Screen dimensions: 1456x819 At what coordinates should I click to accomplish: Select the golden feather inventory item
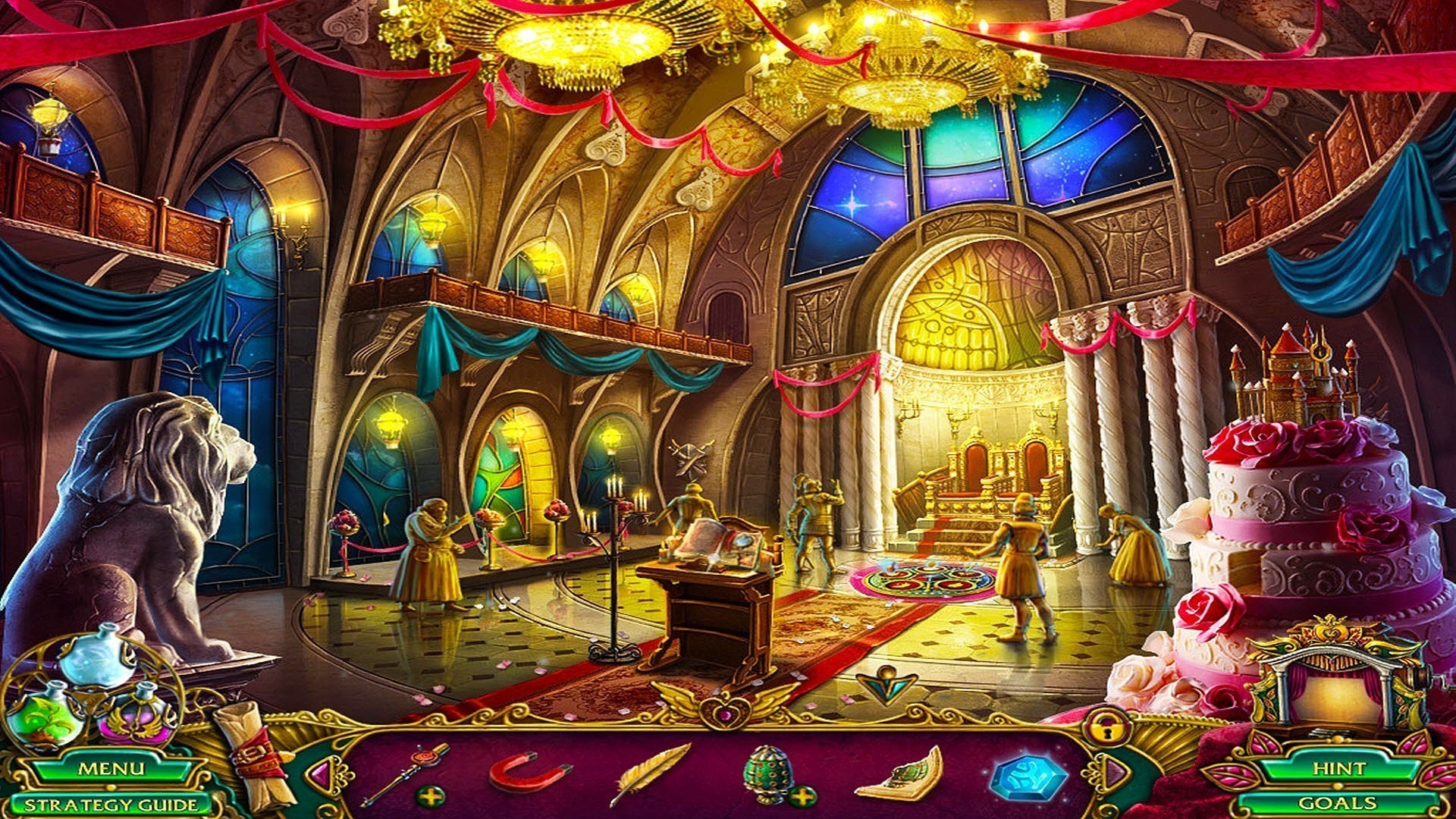pyautogui.click(x=649, y=772)
